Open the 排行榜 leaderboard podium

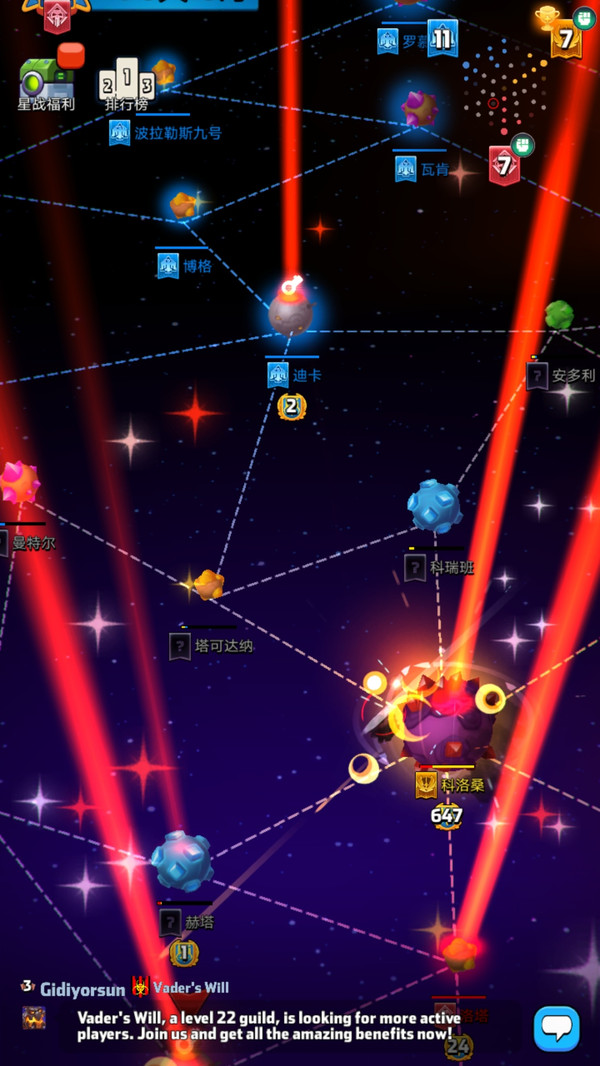point(126,83)
